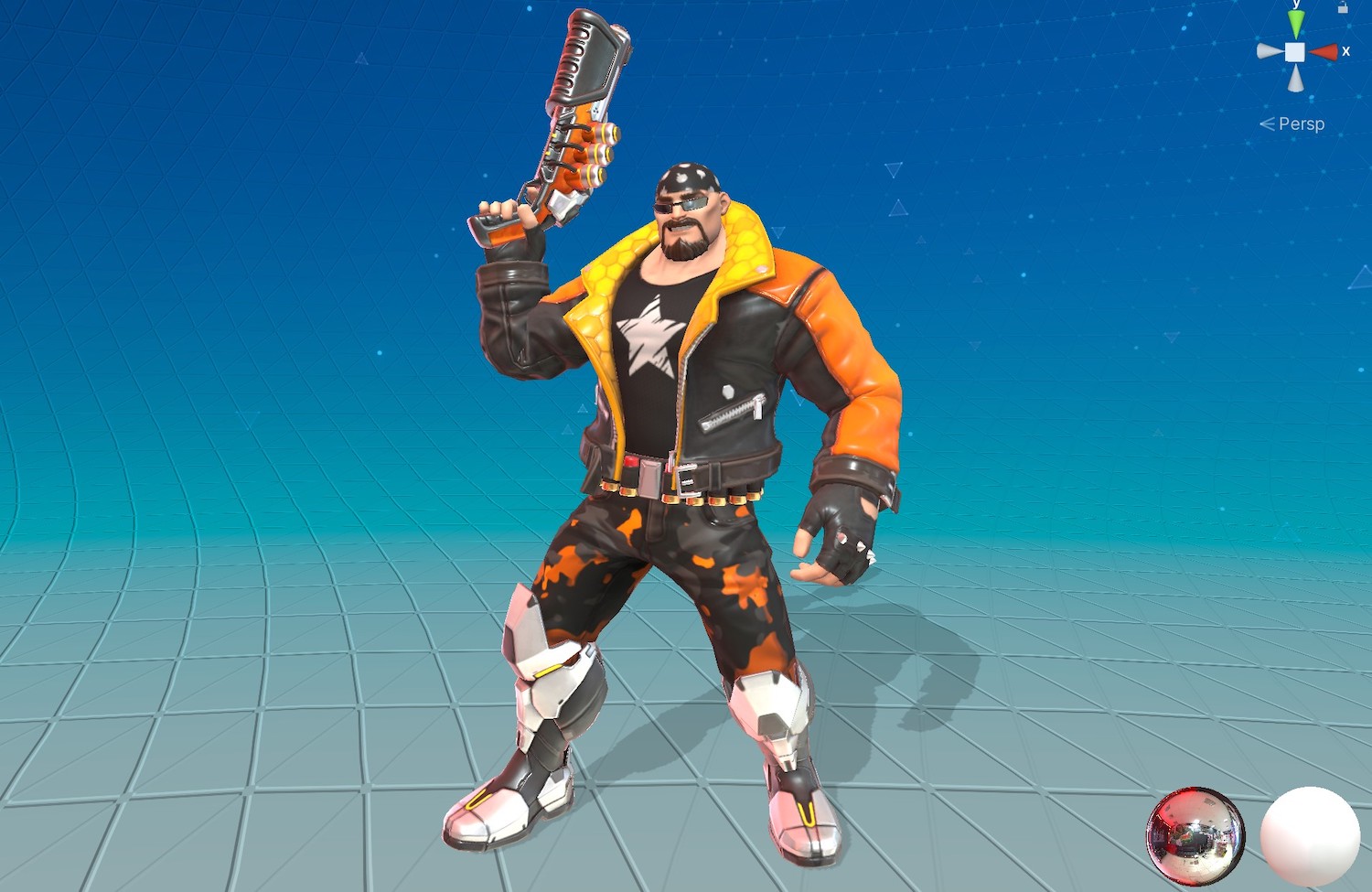
Task: Click the padlock icon near the scene gizmo
Action: coord(1343,8)
